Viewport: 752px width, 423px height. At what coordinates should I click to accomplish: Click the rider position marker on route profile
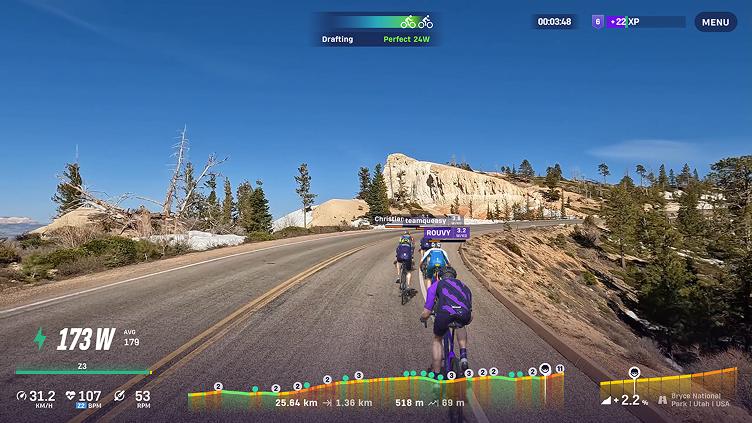[x=545, y=369]
